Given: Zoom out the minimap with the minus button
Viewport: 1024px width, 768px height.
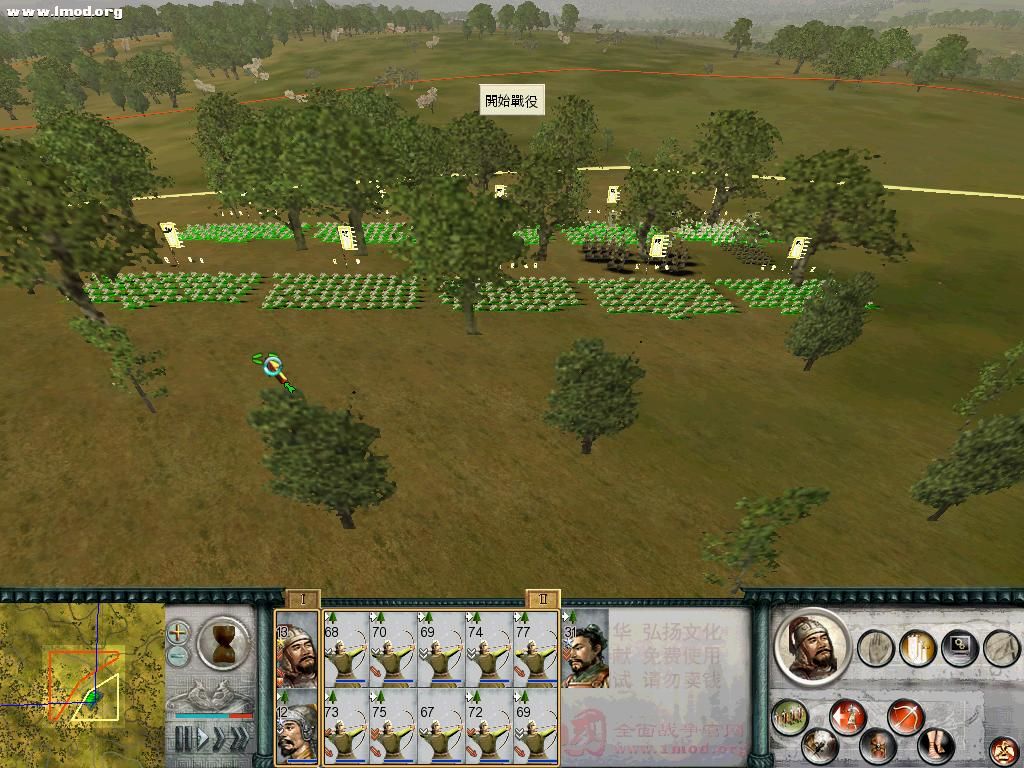Looking at the screenshot, I should (x=177, y=656).
